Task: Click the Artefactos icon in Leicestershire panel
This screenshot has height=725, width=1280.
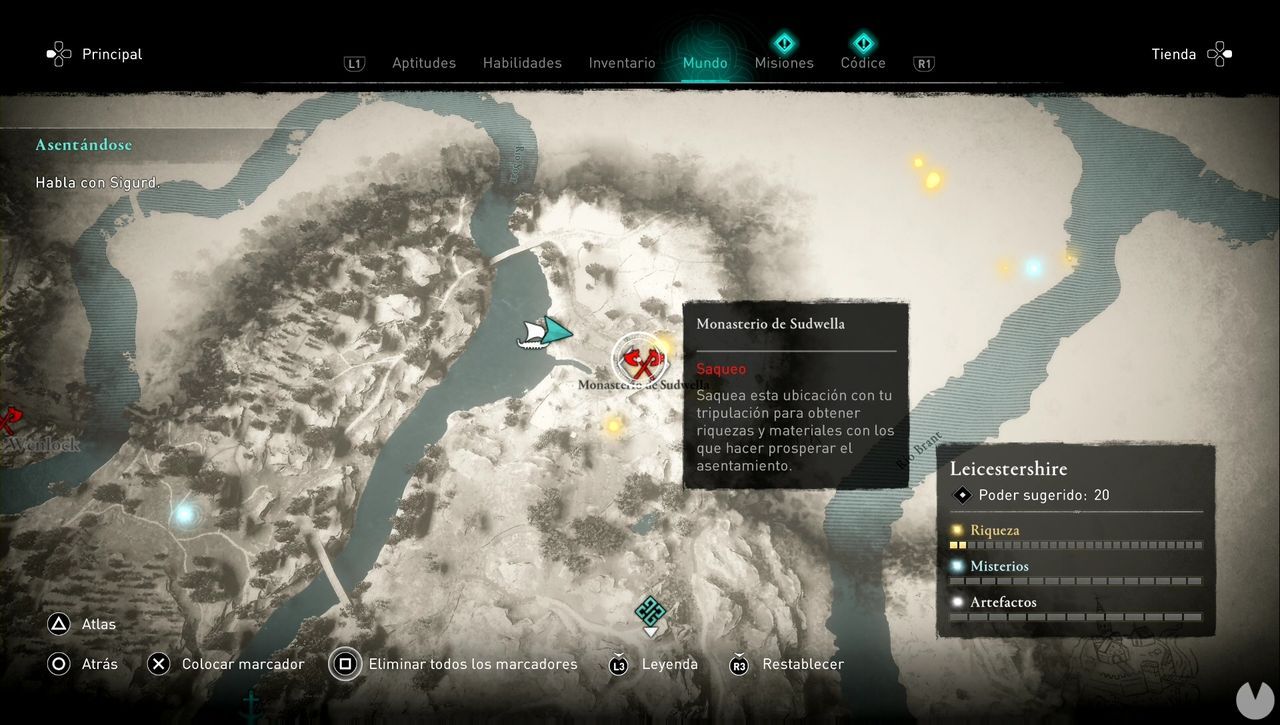Action: (x=957, y=602)
